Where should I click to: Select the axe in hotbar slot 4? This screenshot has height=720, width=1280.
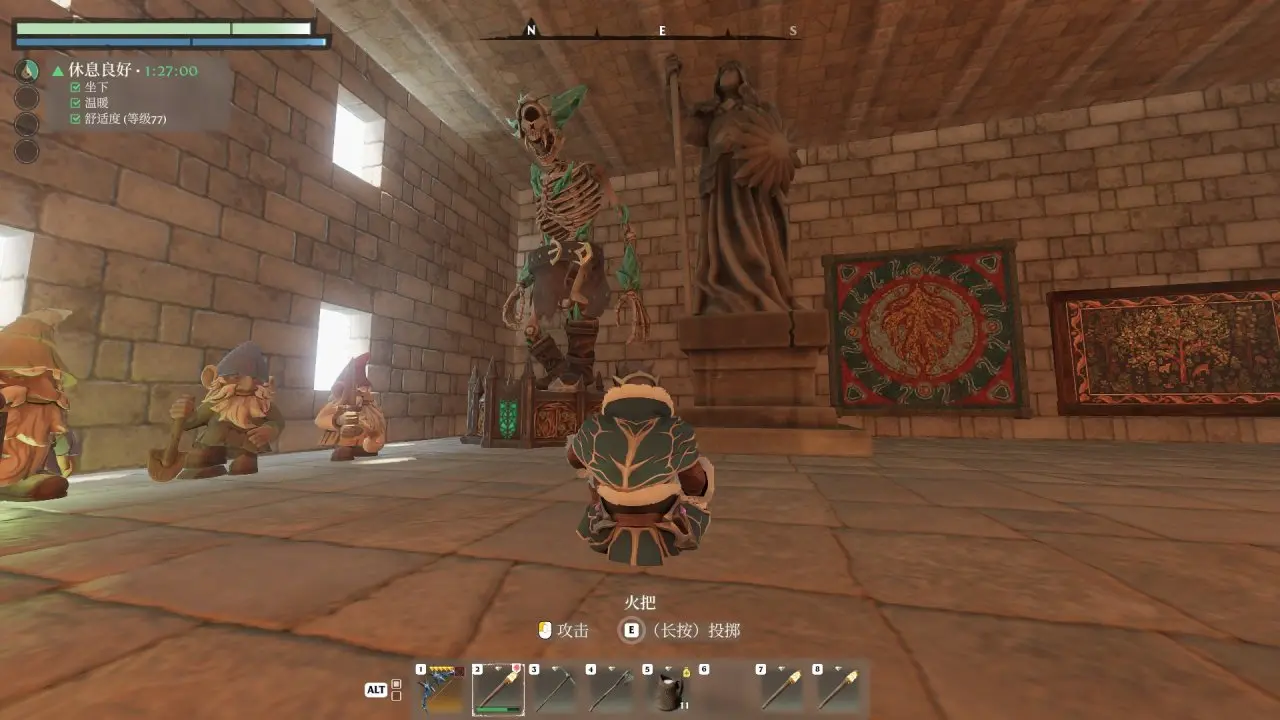click(612, 689)
